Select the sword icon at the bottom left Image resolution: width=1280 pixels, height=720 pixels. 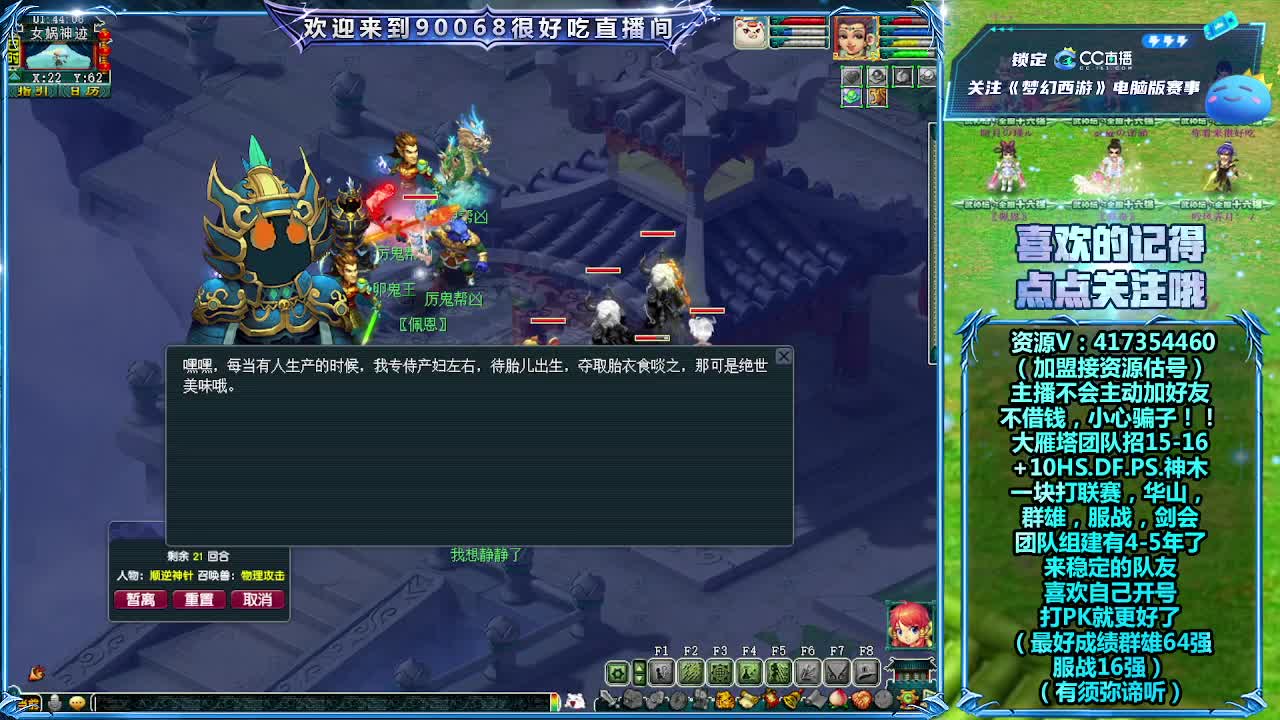[607, 699]
